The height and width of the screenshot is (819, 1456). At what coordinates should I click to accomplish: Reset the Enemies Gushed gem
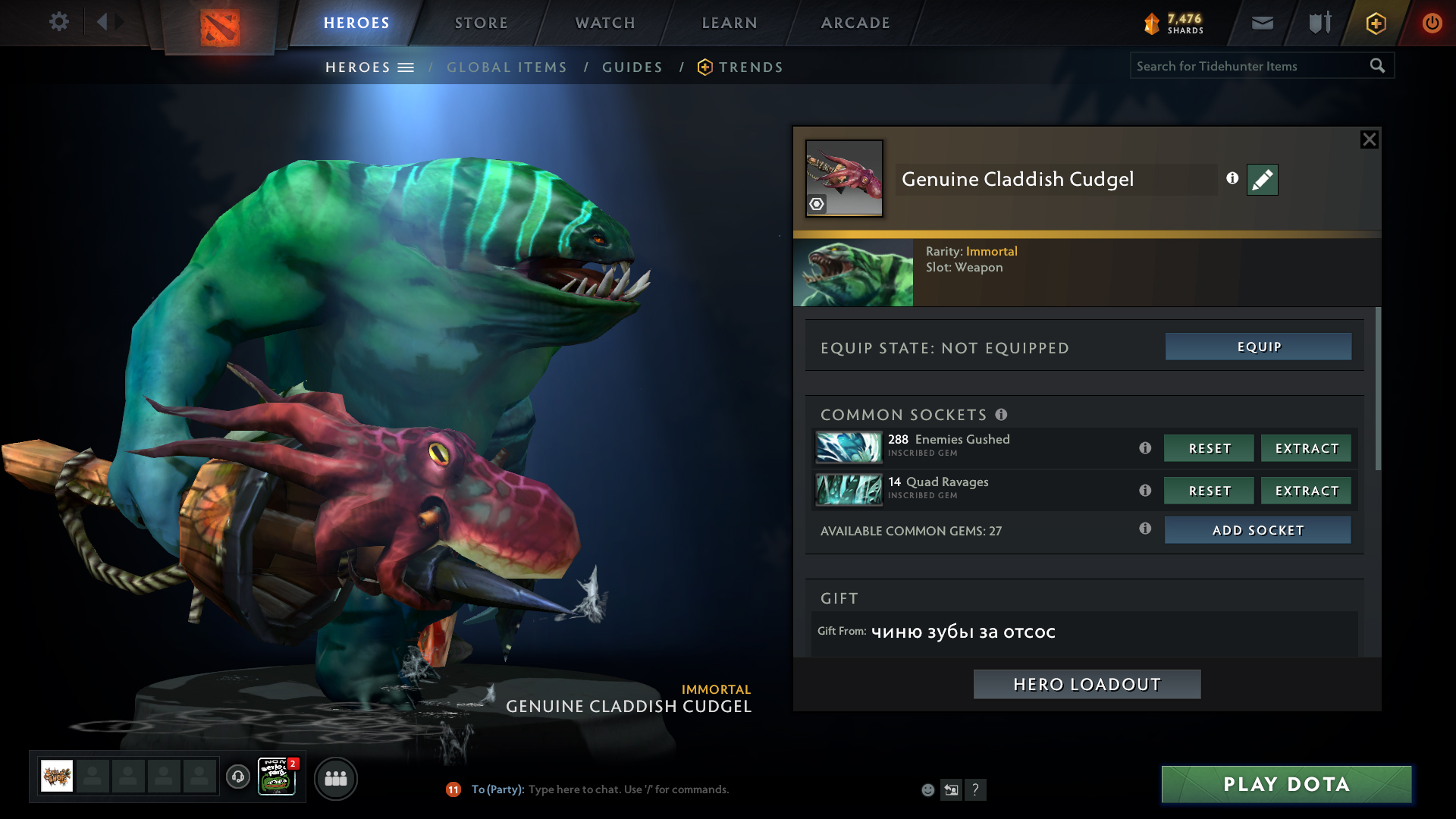[1209, 448]
